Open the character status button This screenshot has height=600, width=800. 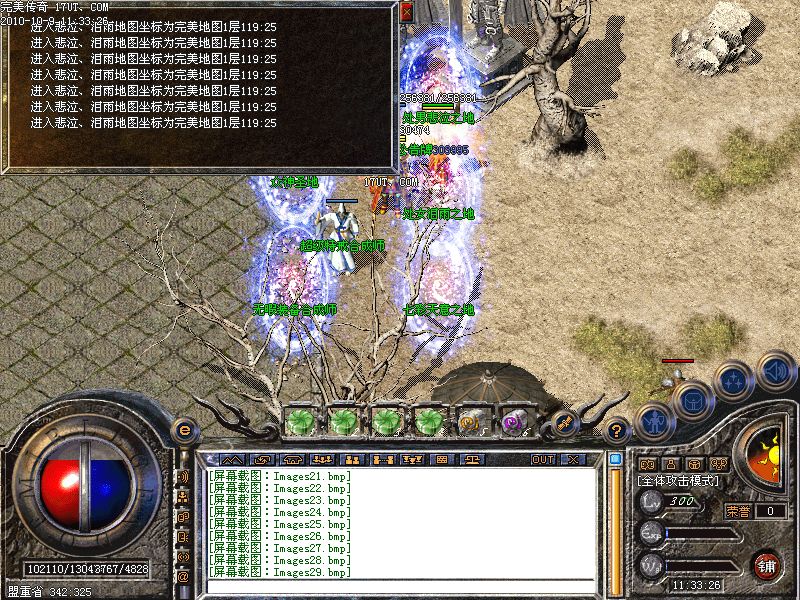point(653,421)
